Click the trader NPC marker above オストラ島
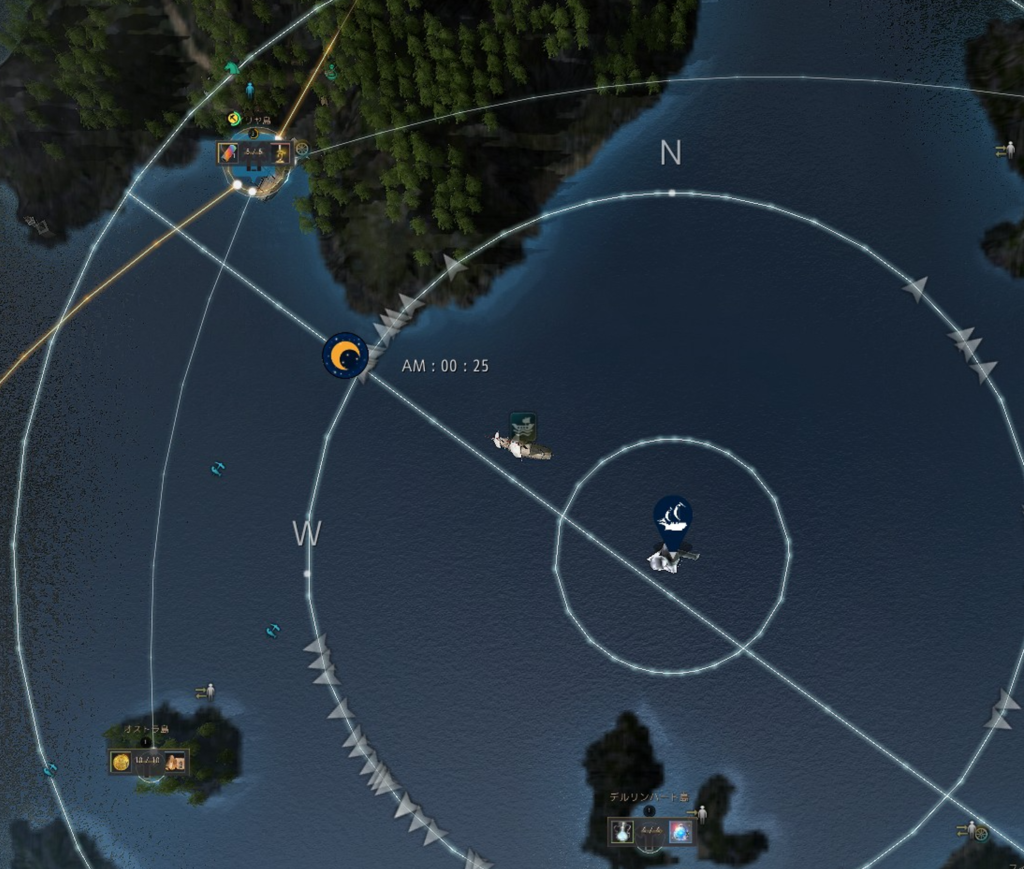 coord(207,691)
